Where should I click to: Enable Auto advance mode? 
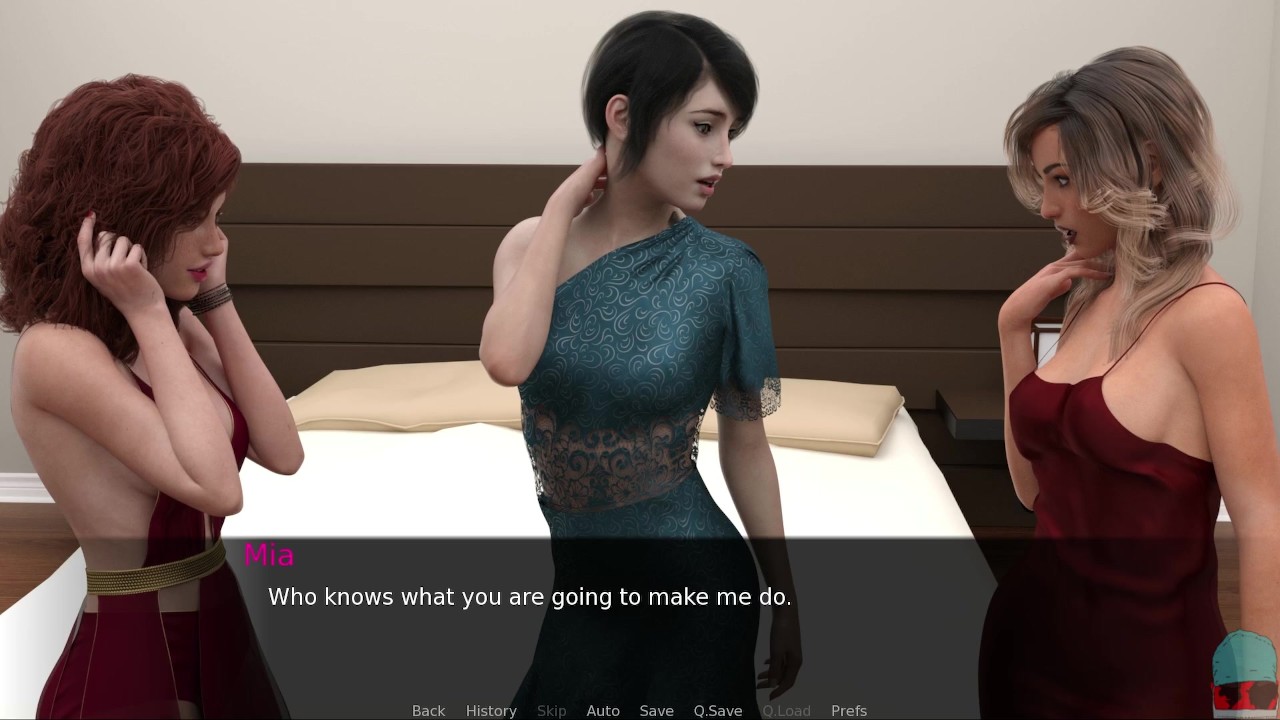[x=603, y=711]
